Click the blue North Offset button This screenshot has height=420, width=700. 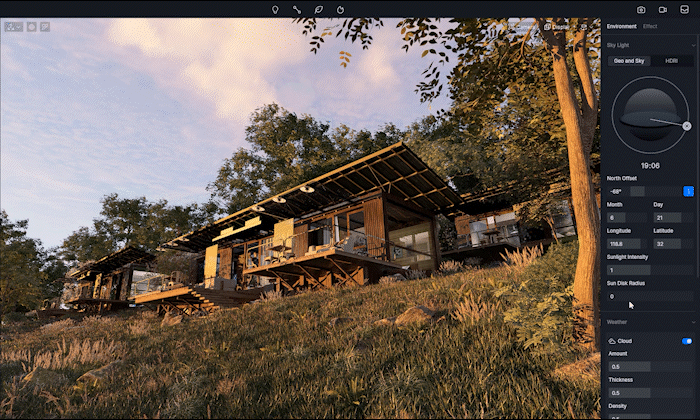click(x=688, y=191)
